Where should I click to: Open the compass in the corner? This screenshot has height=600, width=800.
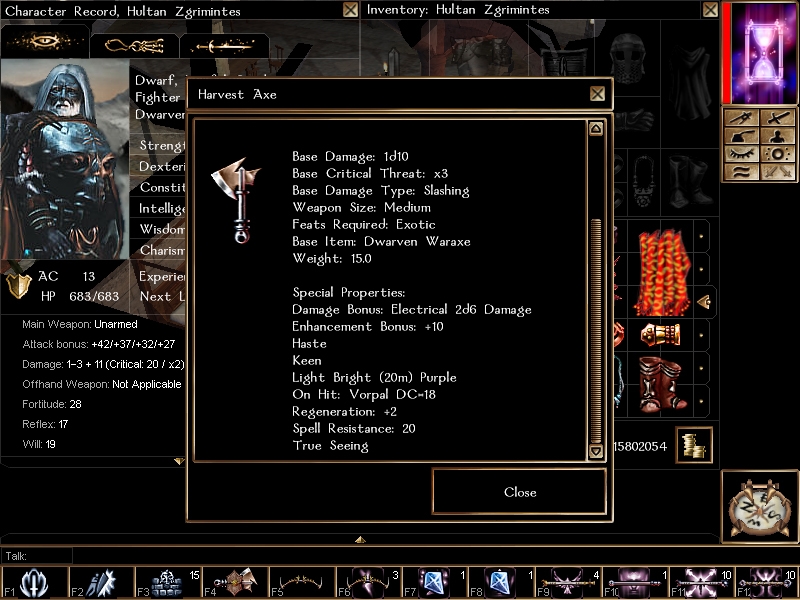tap(760, 505)
